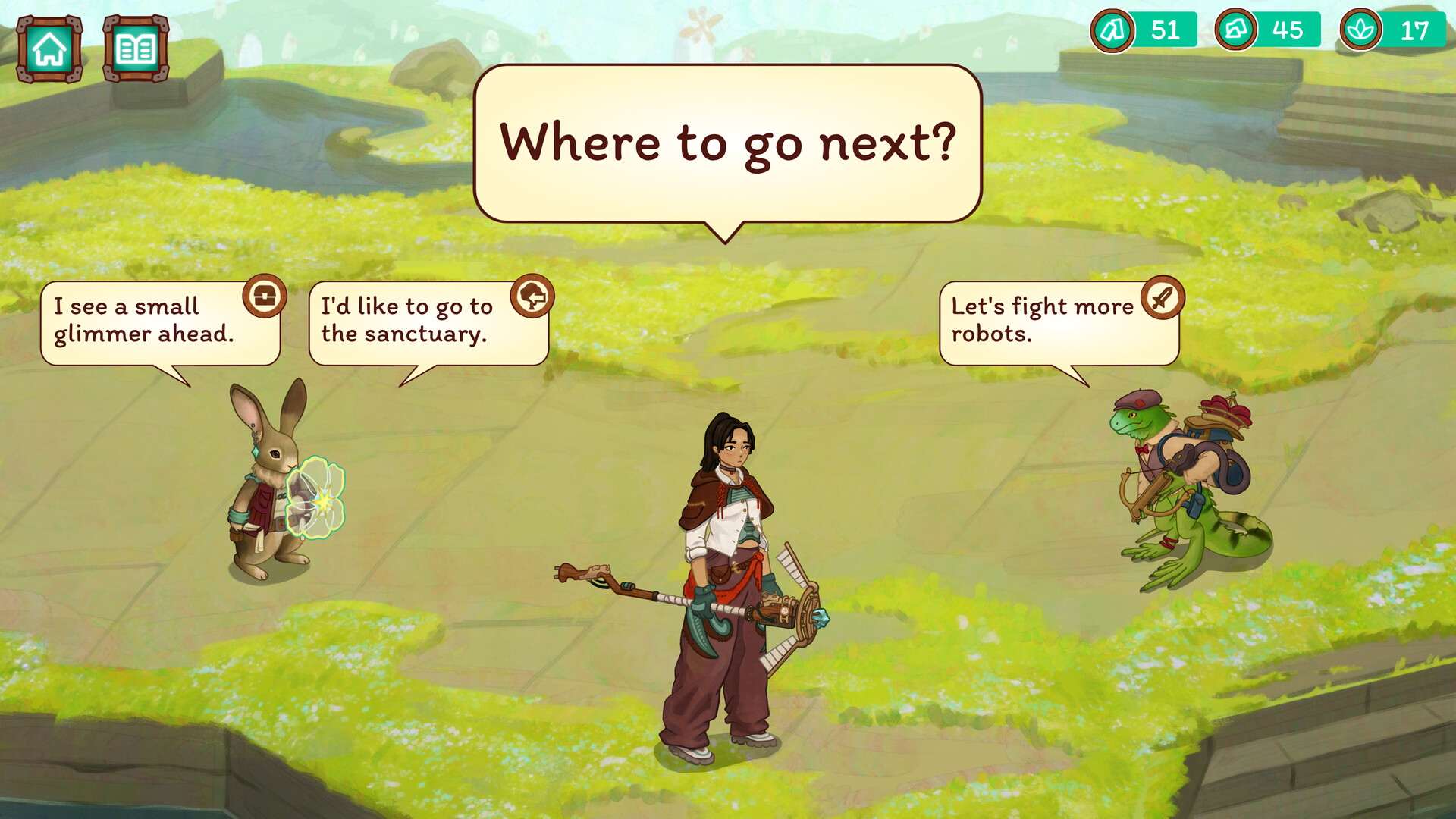The image size is (1456, 819).
Task: Check the stone count of 45
Action: pos(1291,31)
